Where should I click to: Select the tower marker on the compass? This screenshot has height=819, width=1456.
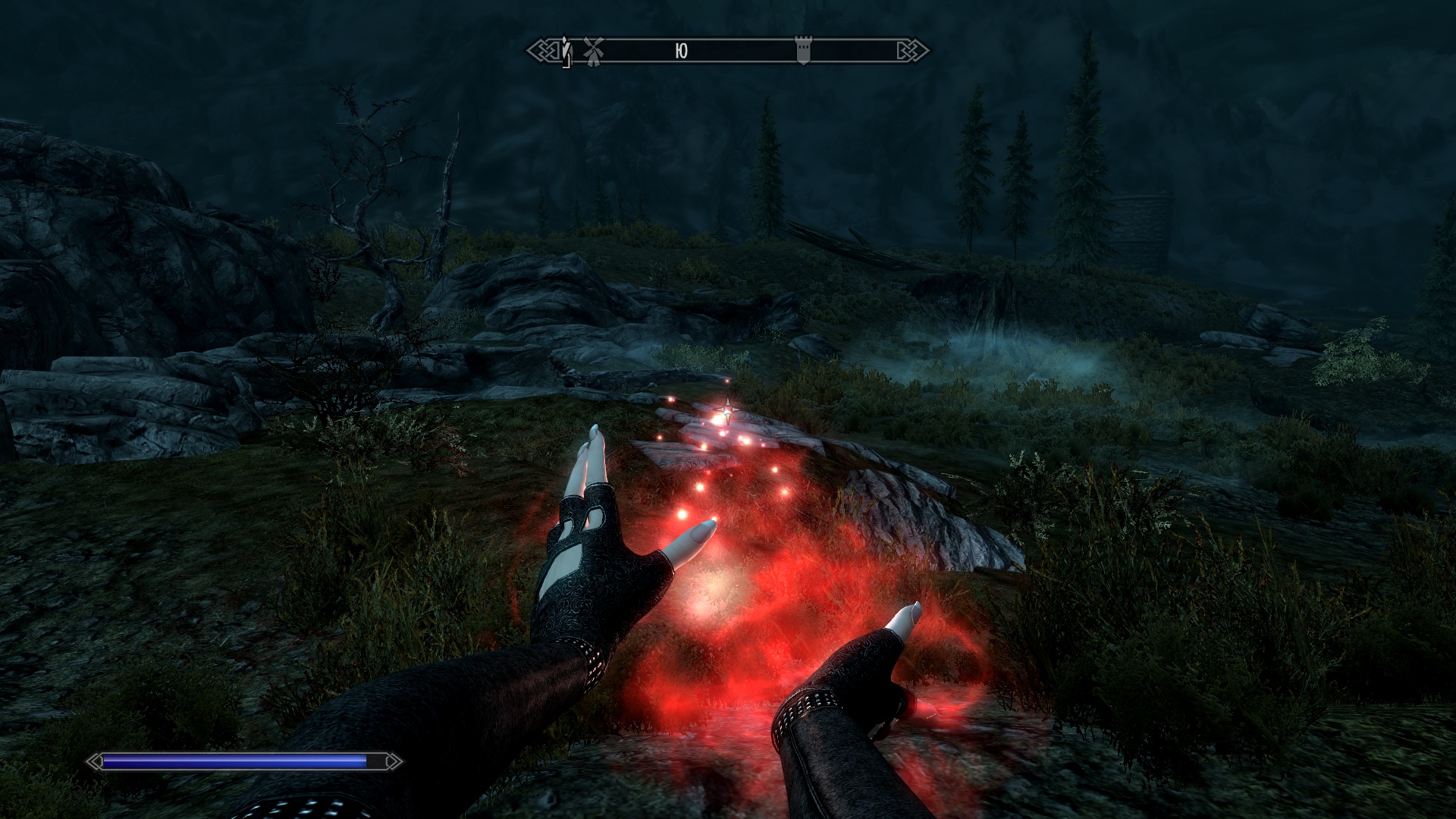click(x=803, y=51)
